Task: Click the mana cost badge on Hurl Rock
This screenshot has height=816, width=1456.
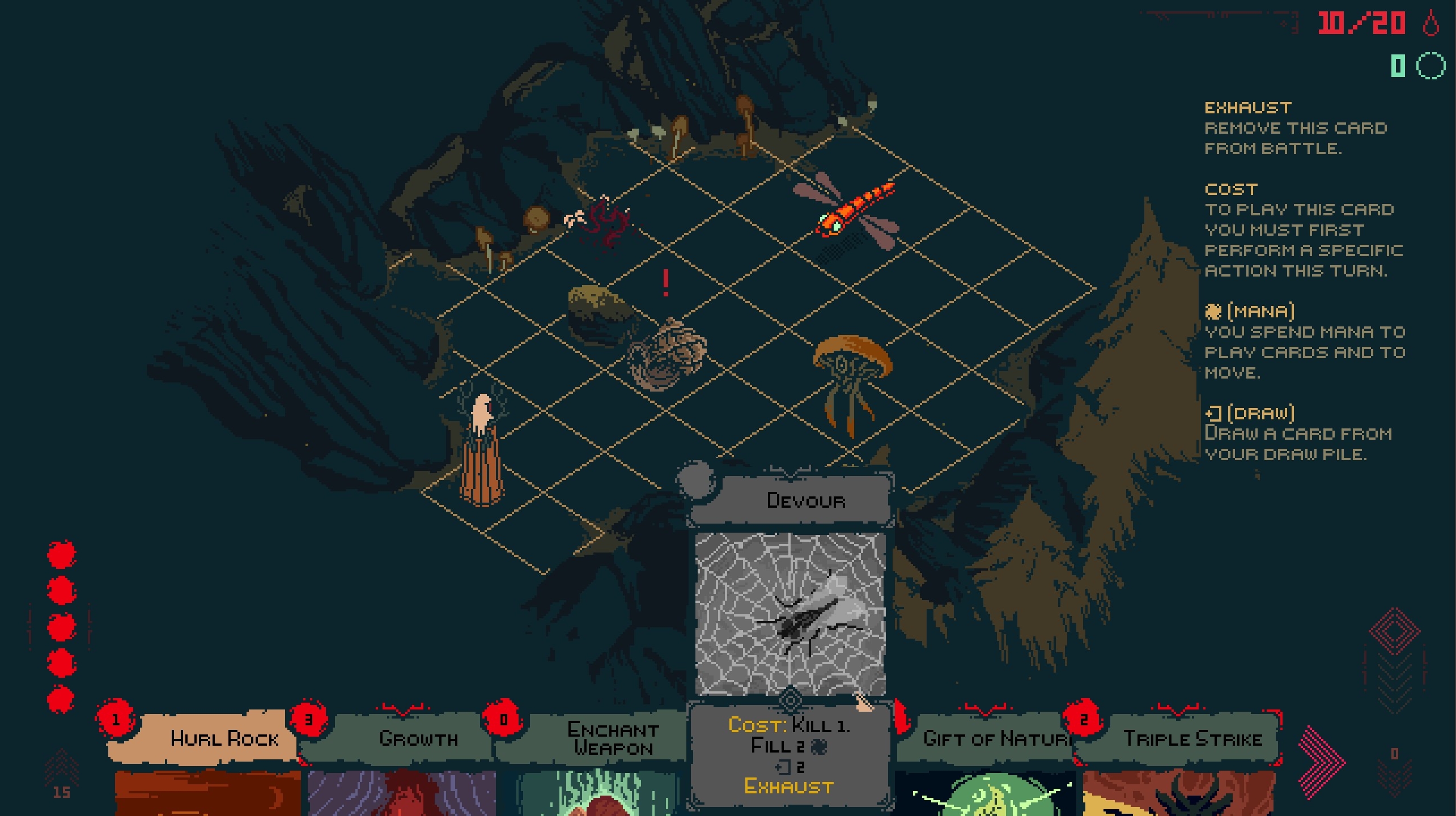Action: point(117,720)
